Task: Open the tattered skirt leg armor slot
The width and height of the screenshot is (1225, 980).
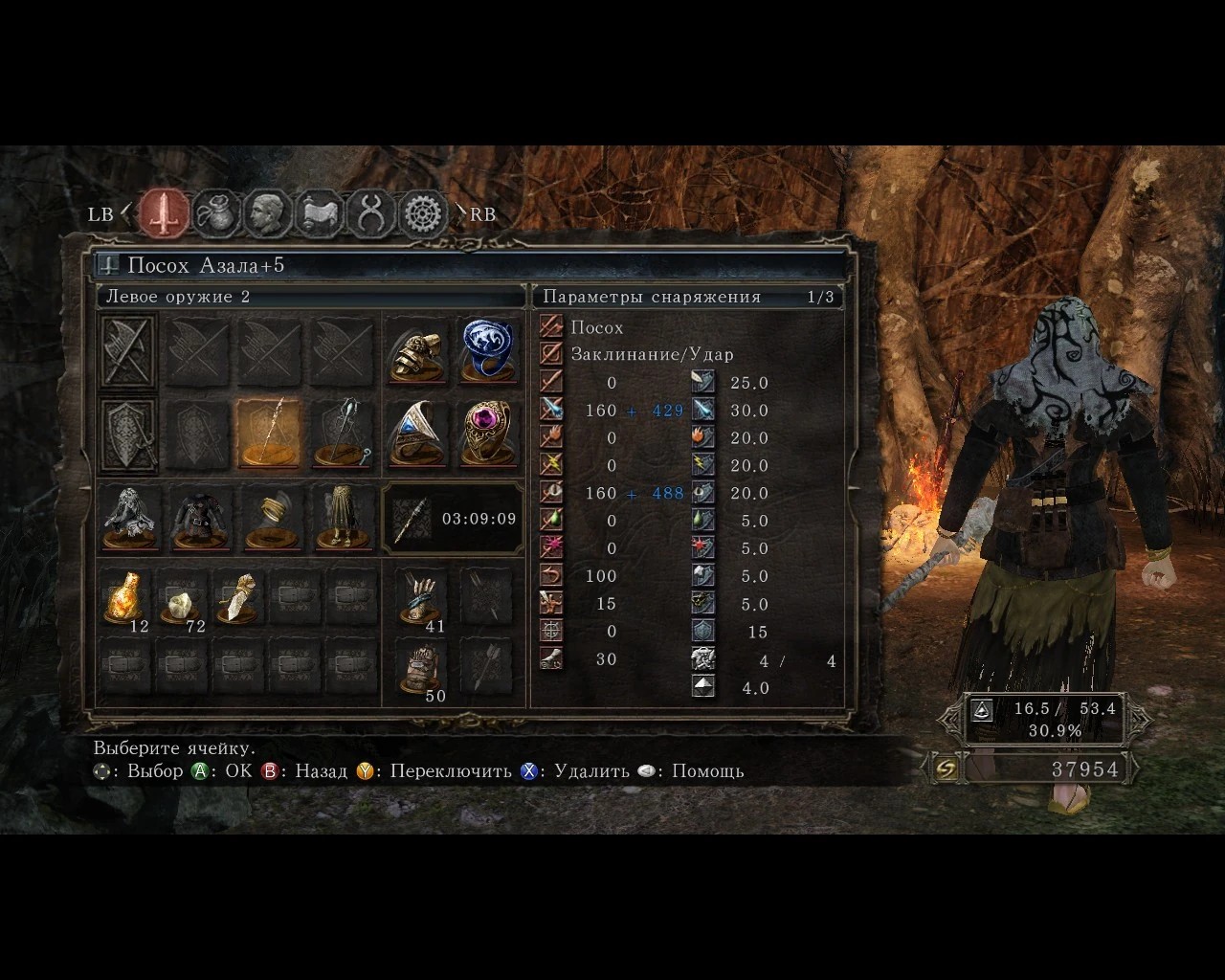Action: pos(342,518)
